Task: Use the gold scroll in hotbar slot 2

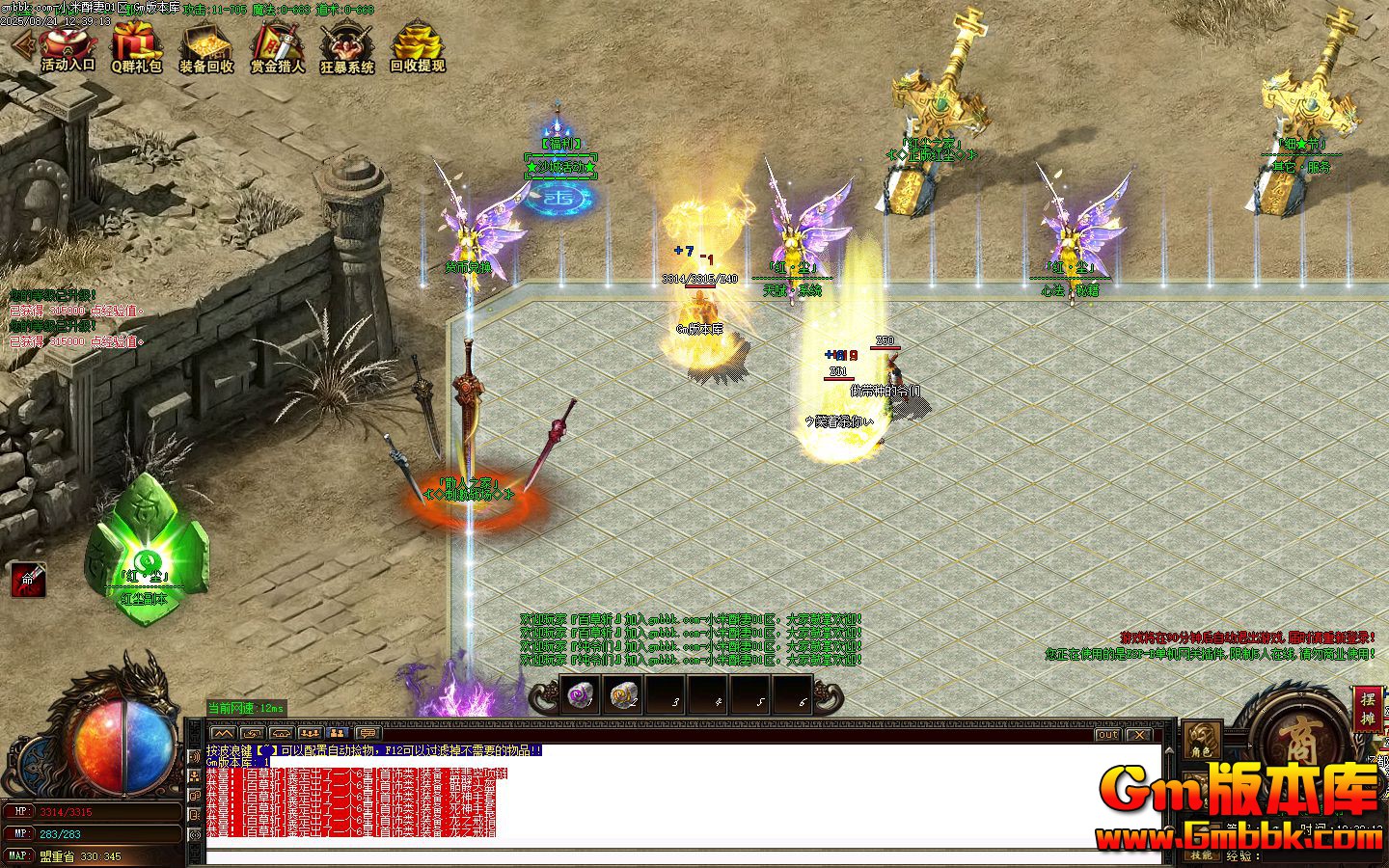Action: point(622,693)
